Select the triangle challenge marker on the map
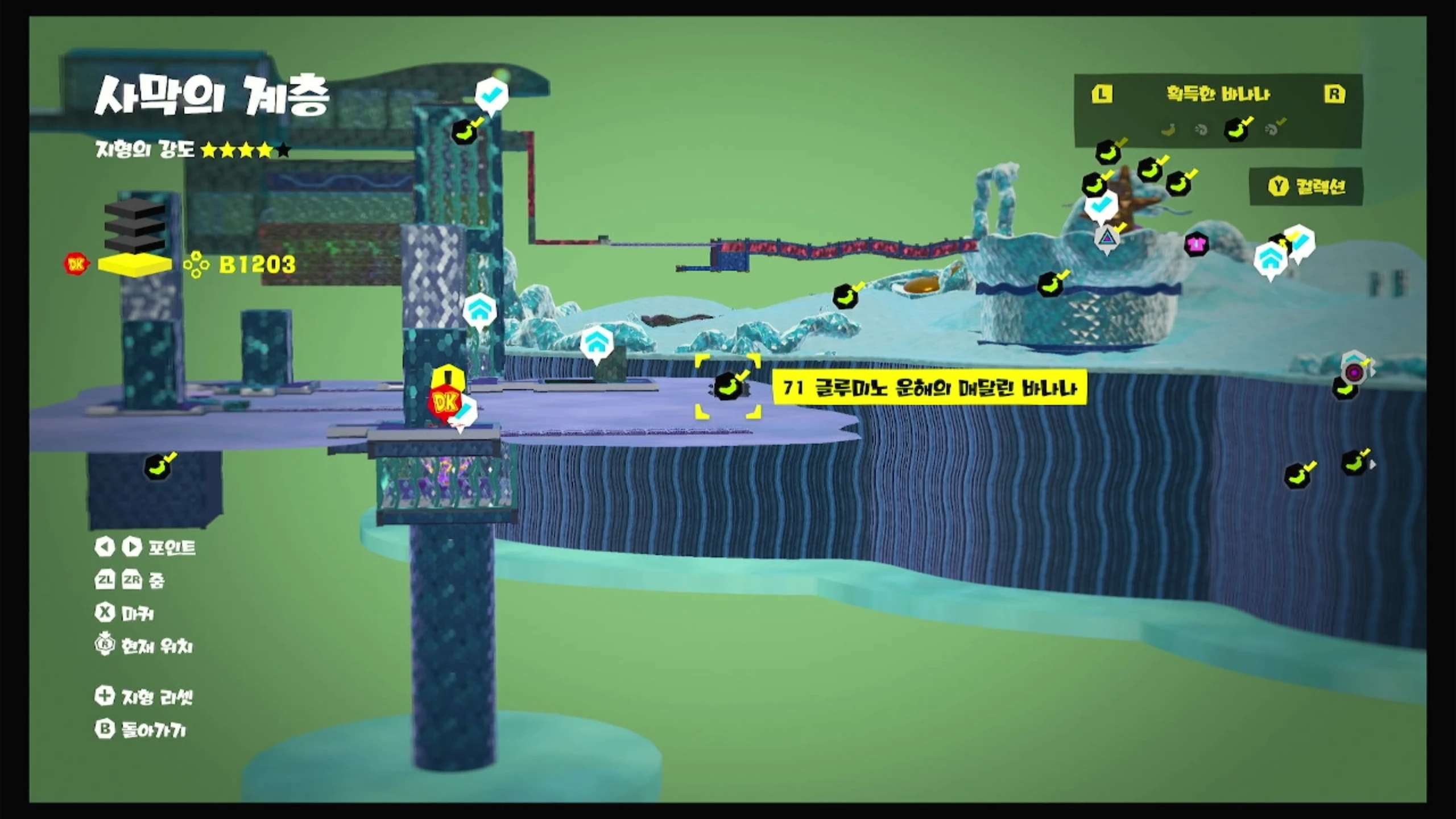 click(1107, 237)
